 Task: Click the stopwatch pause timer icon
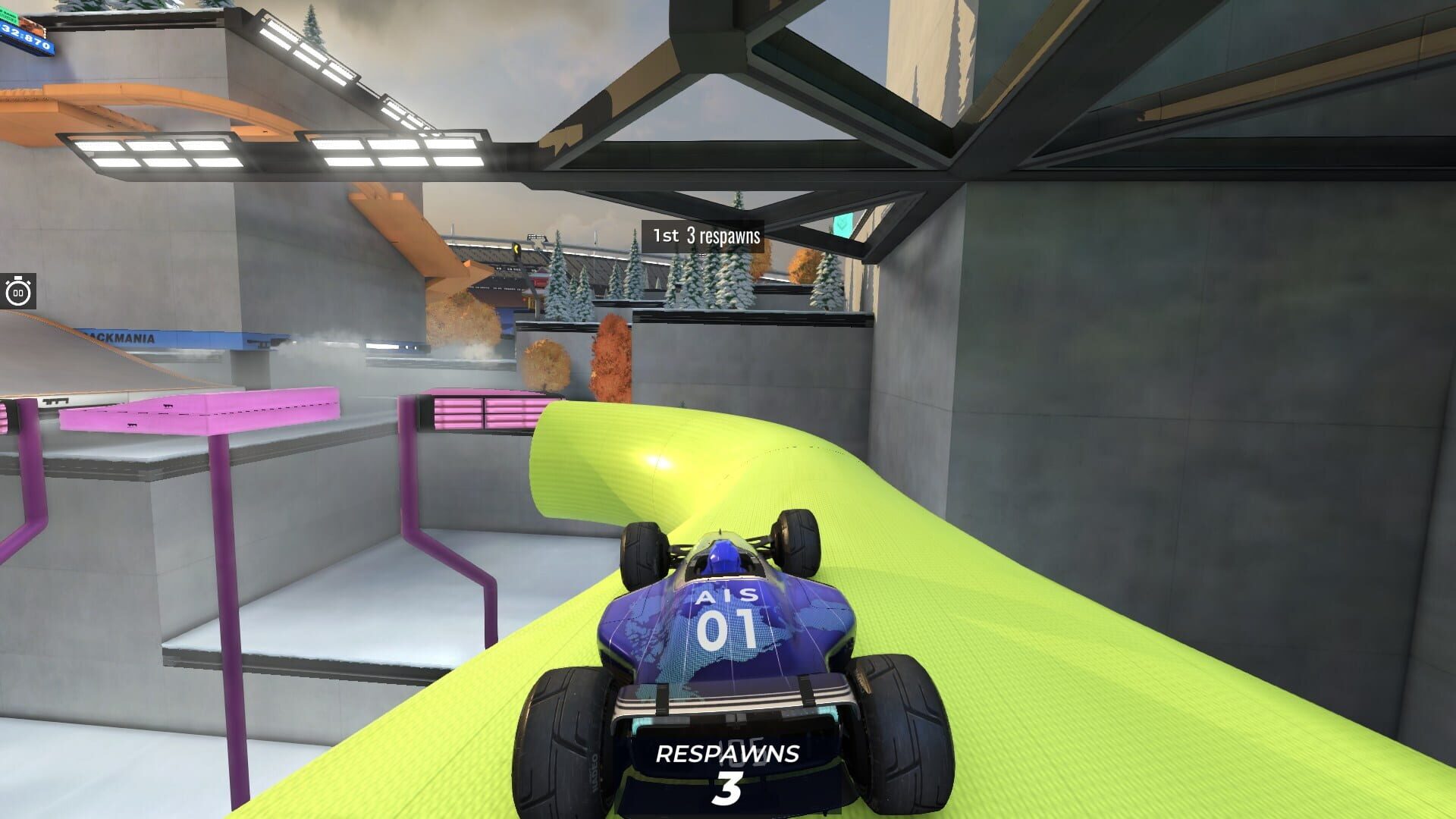pos(17,290)
